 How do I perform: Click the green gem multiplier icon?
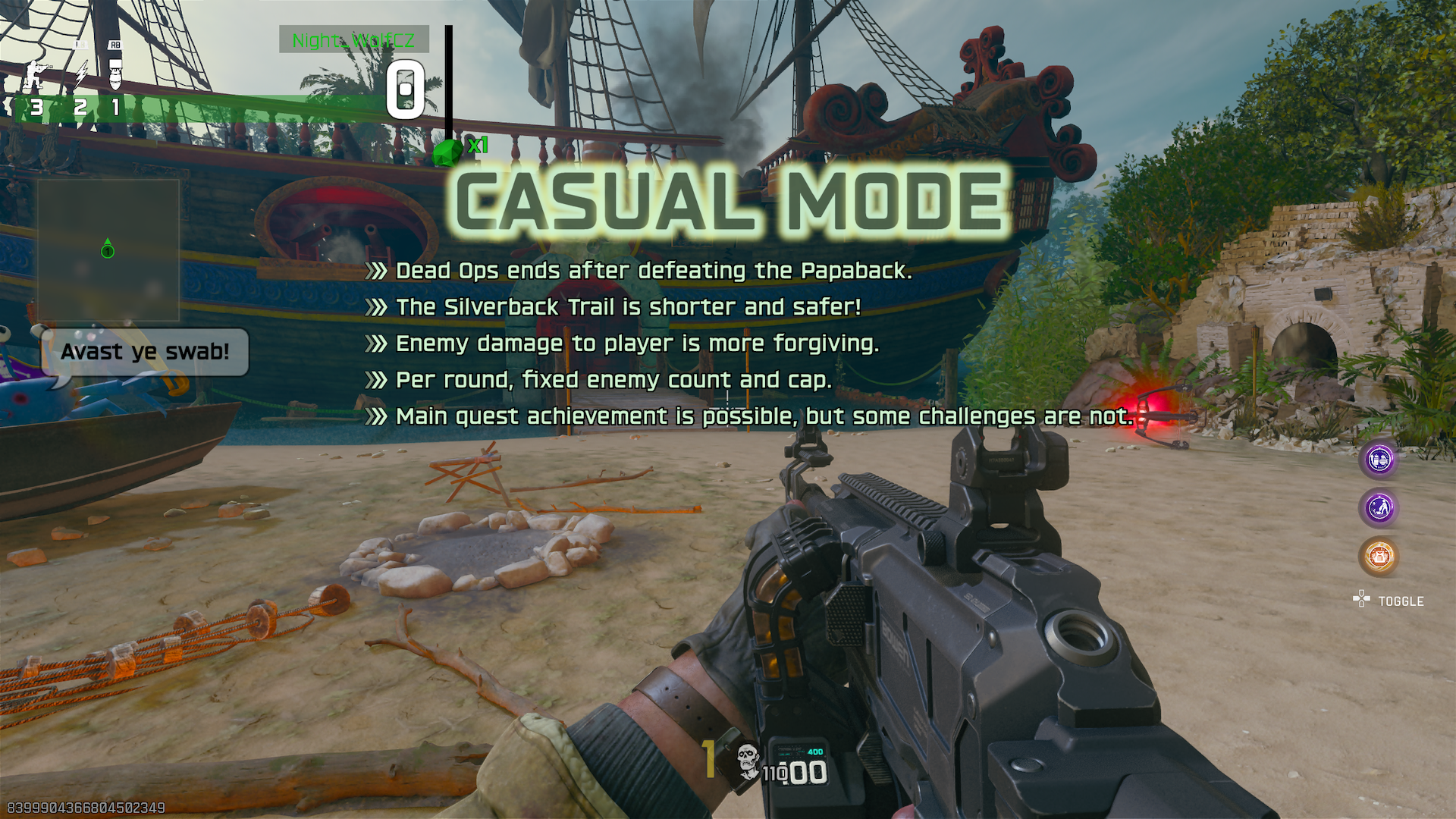(448, 151)
